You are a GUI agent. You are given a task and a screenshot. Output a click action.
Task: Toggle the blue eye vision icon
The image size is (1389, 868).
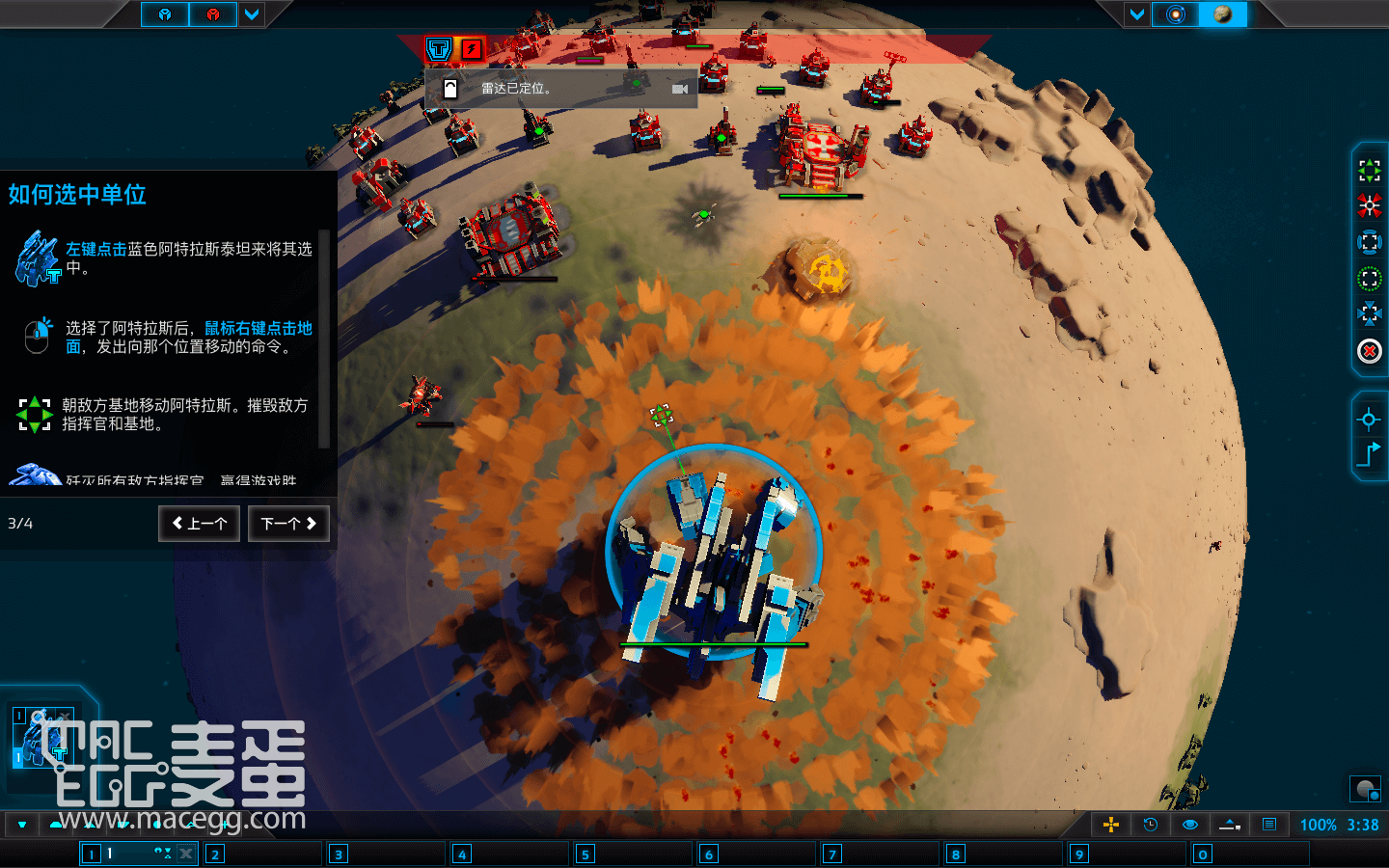click(x=1190, y=825)
